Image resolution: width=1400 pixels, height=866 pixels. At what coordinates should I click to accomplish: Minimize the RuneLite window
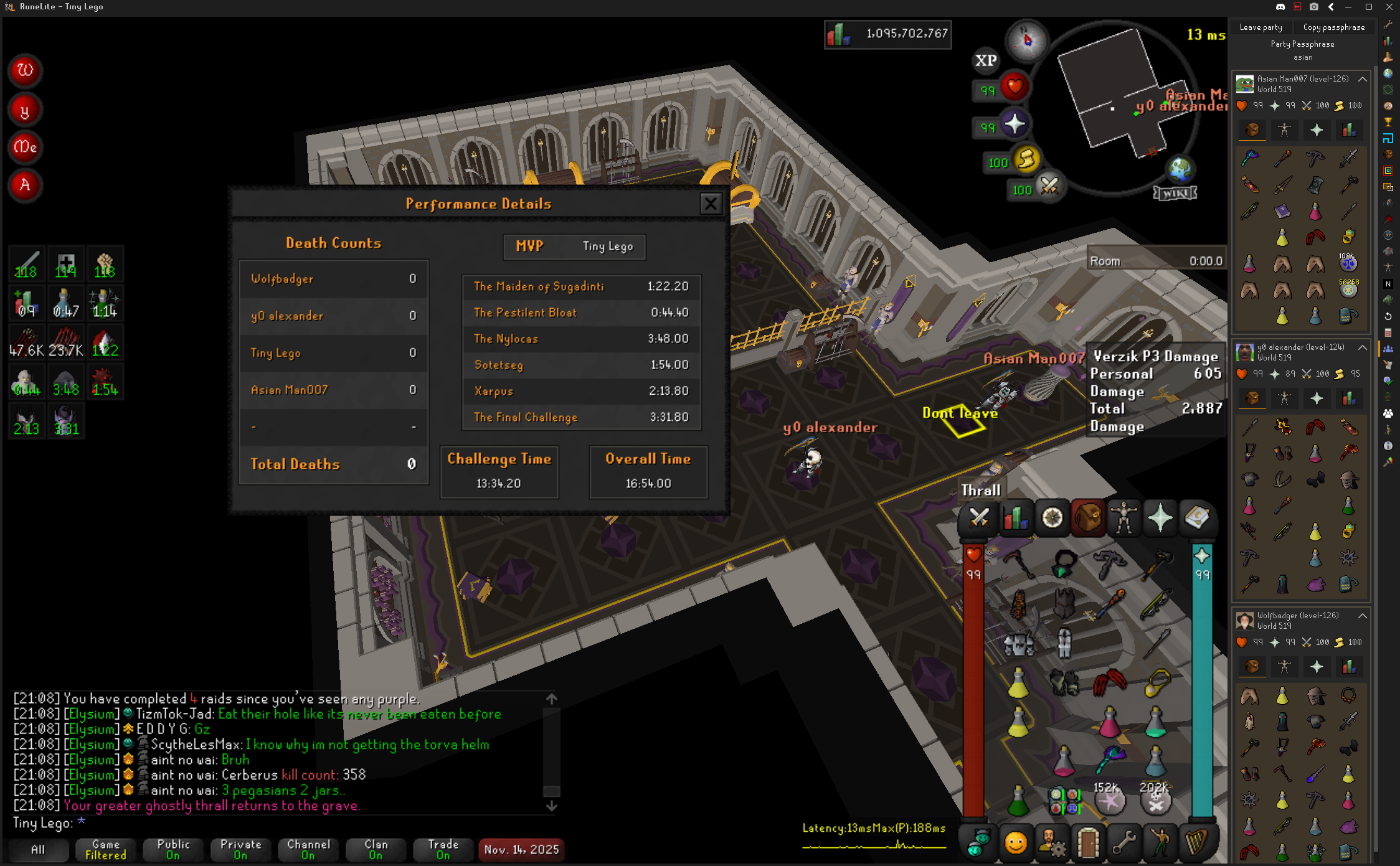pos(1348,7)
